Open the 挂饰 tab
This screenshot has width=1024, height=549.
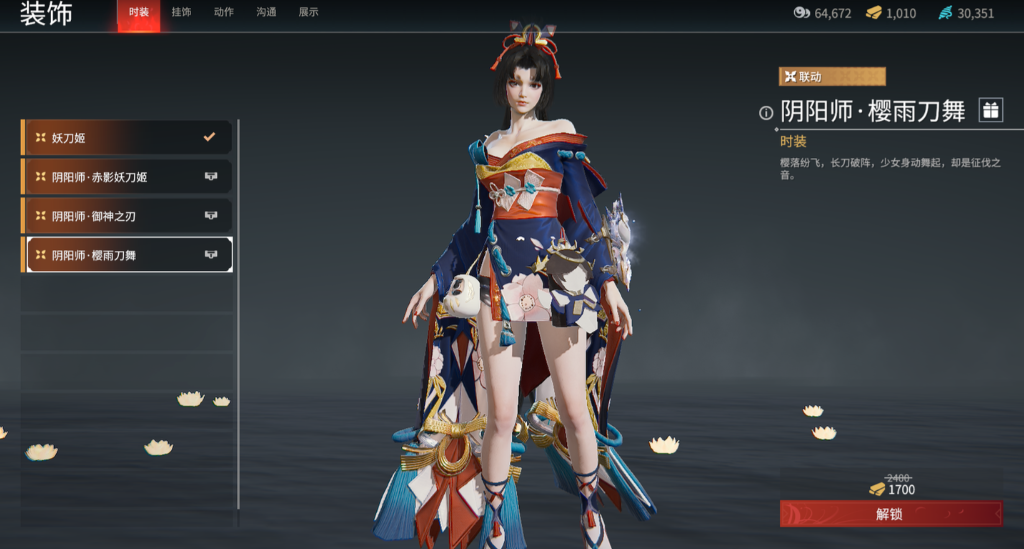pos(181,13)
